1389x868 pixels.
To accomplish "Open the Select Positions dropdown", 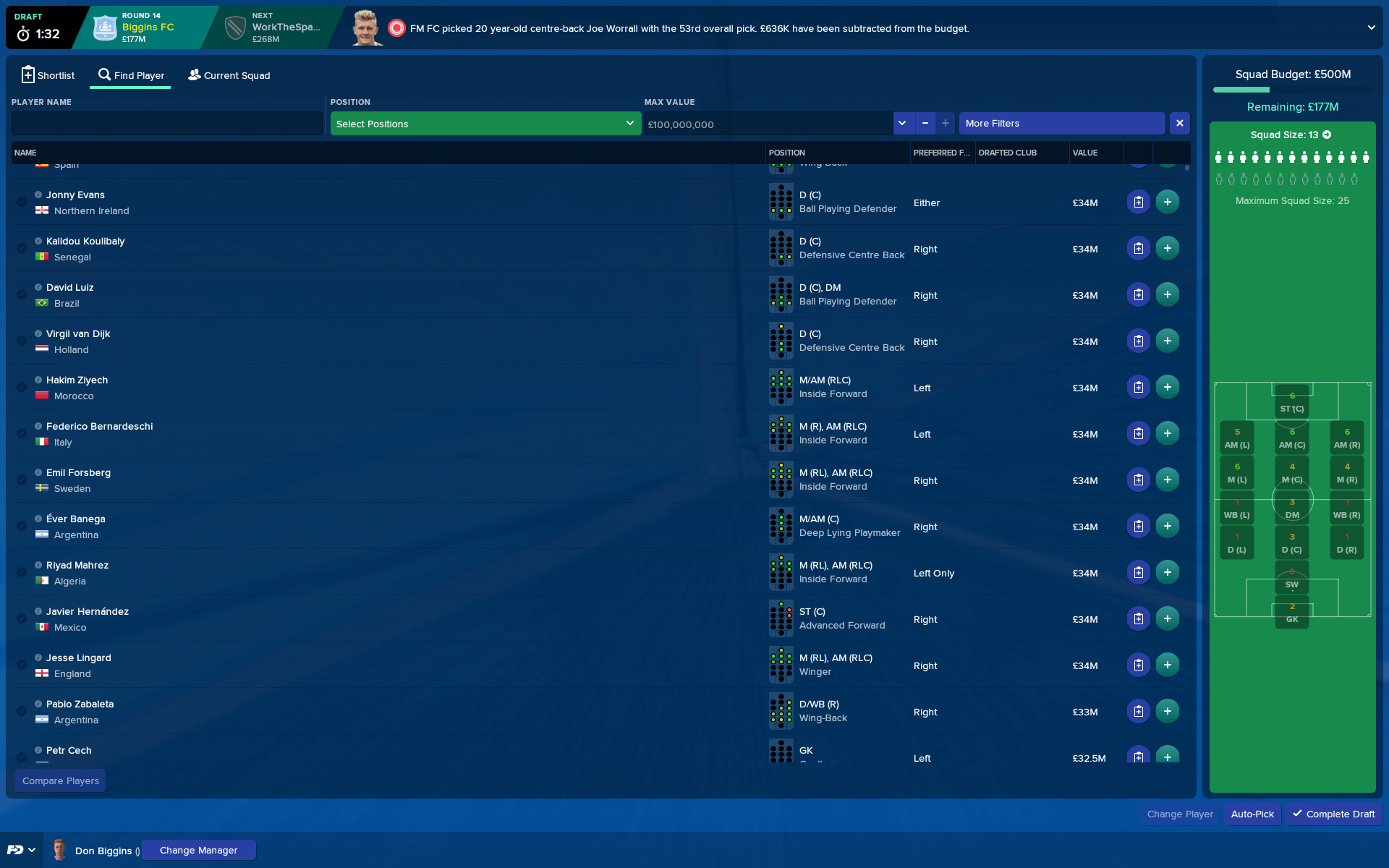I will 484,124.
